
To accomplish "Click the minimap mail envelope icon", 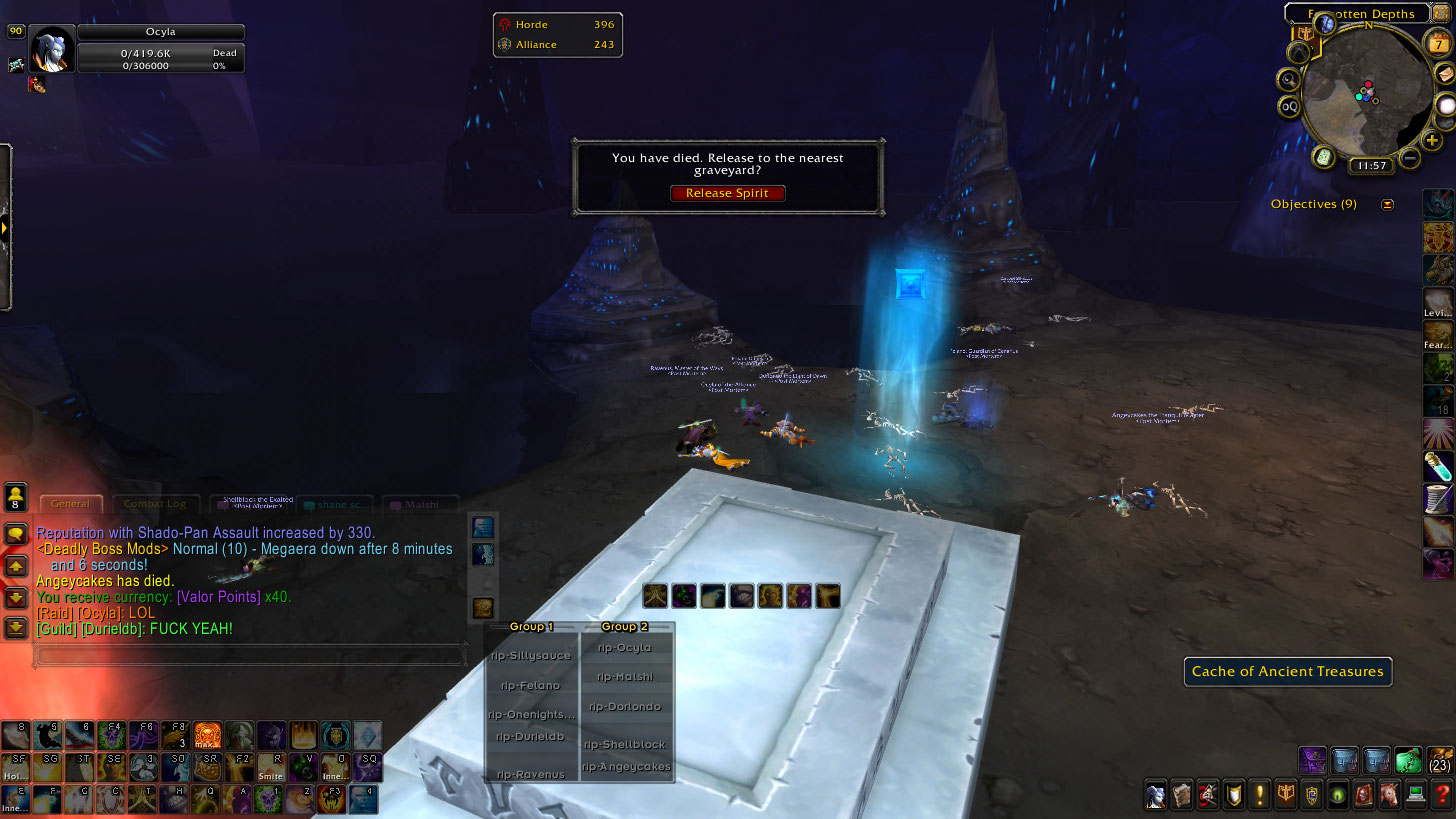I will [x=1444, y=74].
